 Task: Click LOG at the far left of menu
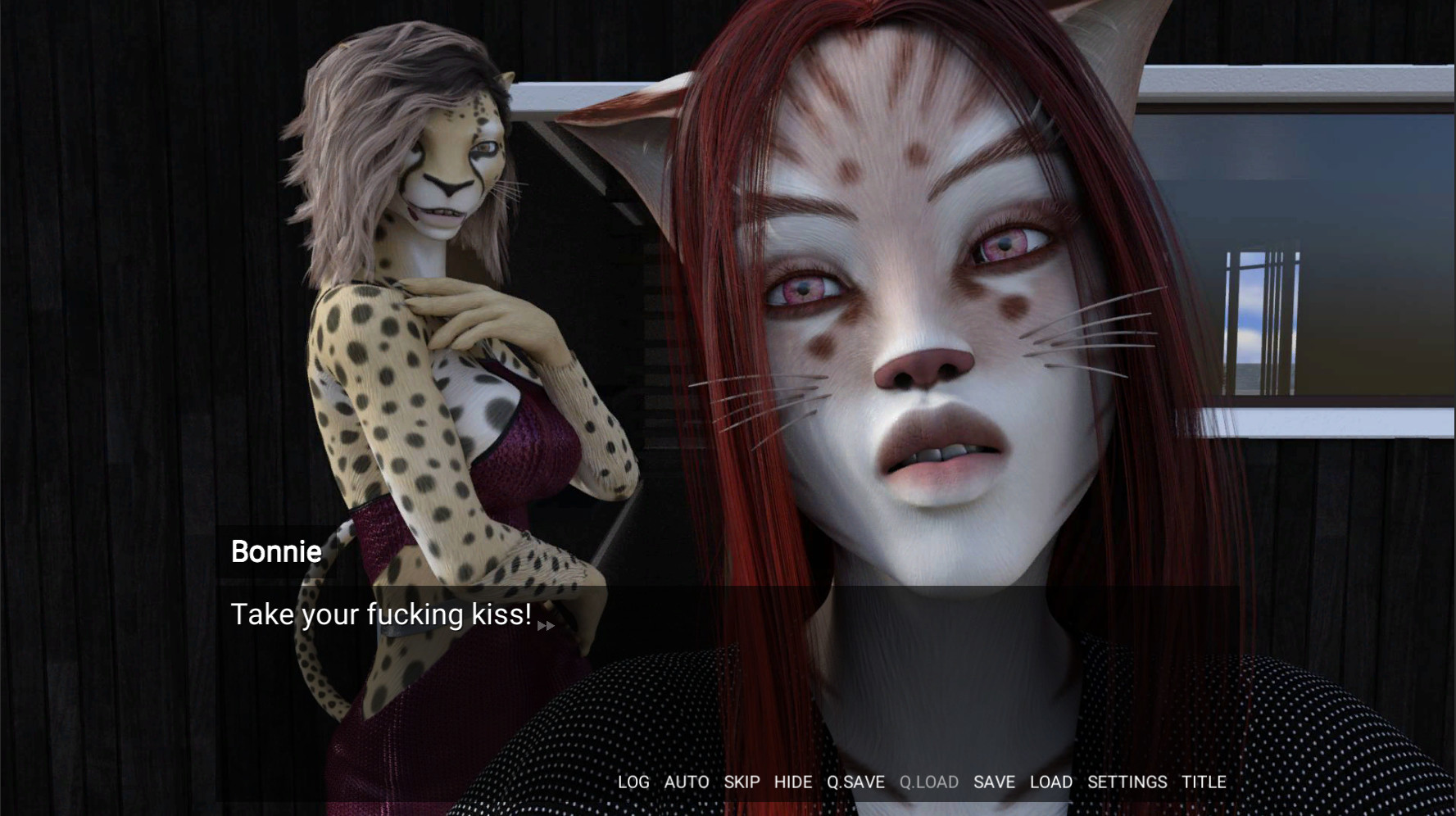coord(633,782)
